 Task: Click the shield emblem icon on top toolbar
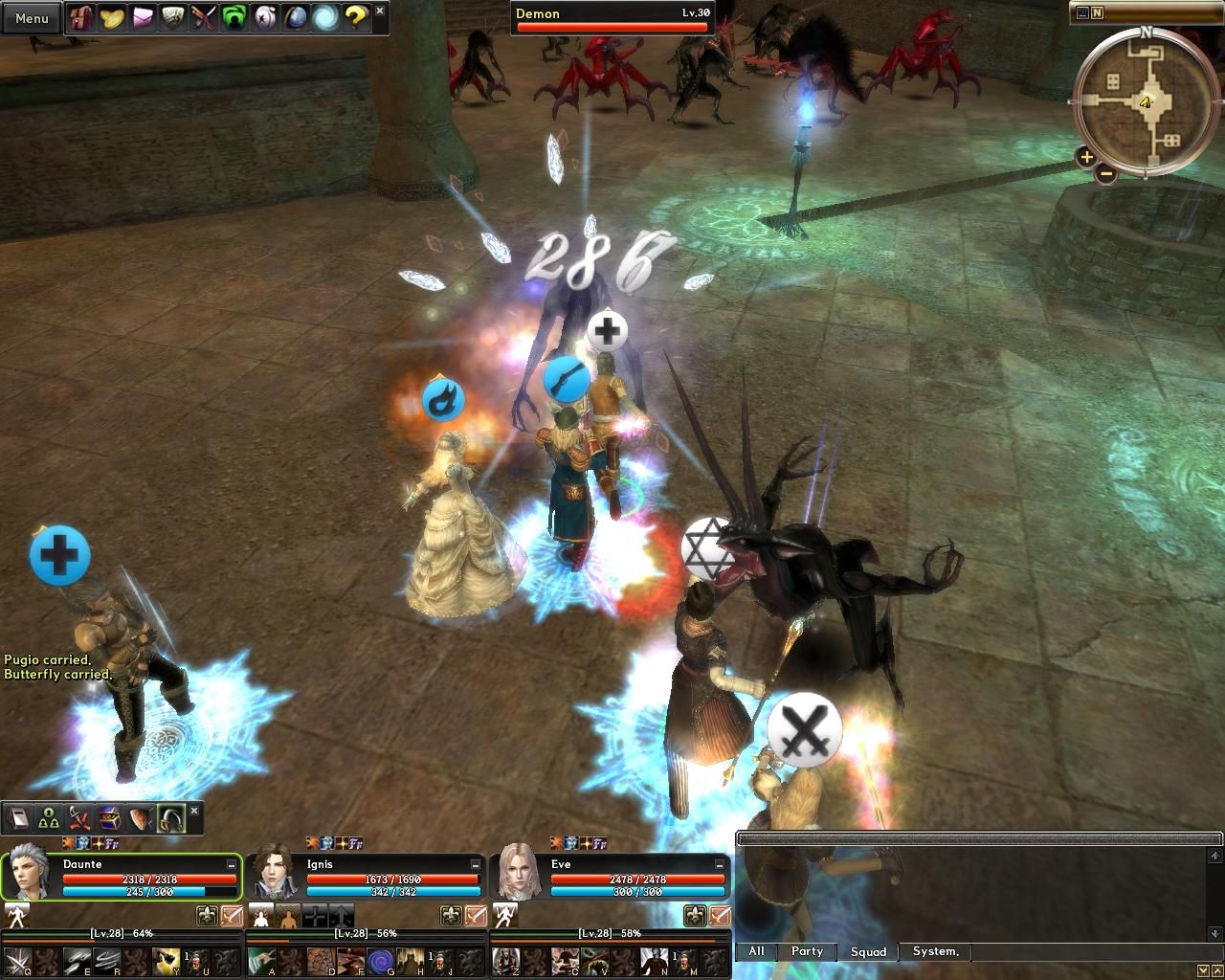(x=174, y=18)
